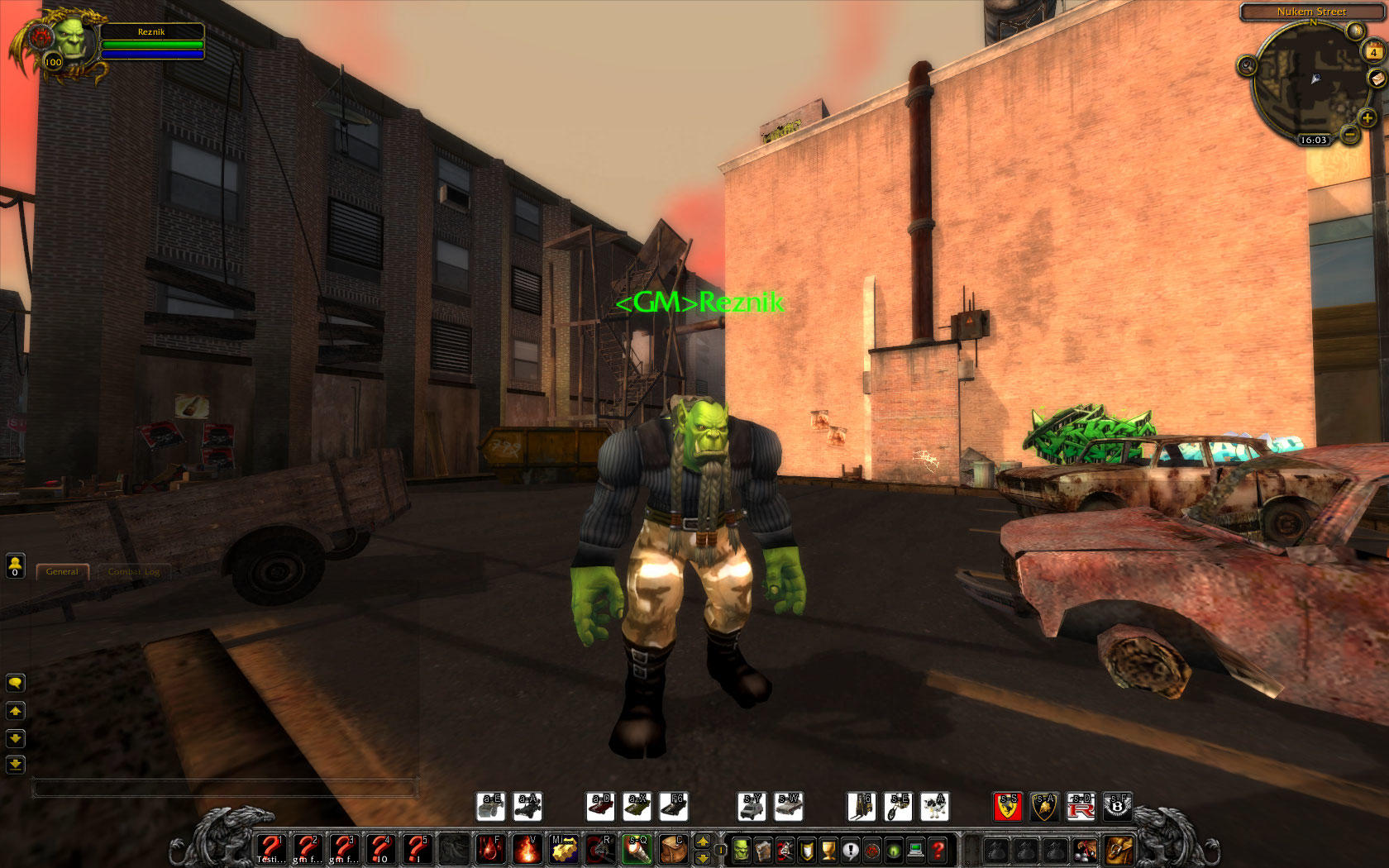Open the achievements trophy icon
This screenshot has height=868, width=1389.
[828, 851]
